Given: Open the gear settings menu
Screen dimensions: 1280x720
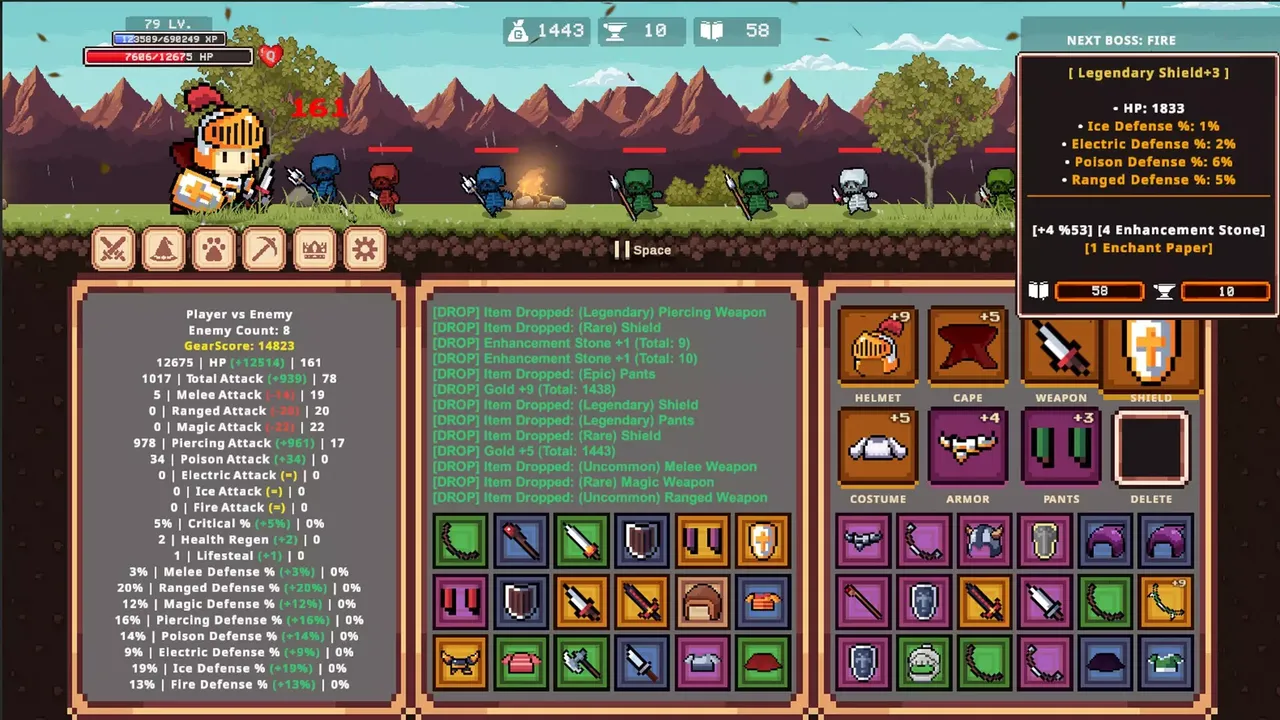Looking at the screenshot, I should point(363,248).
